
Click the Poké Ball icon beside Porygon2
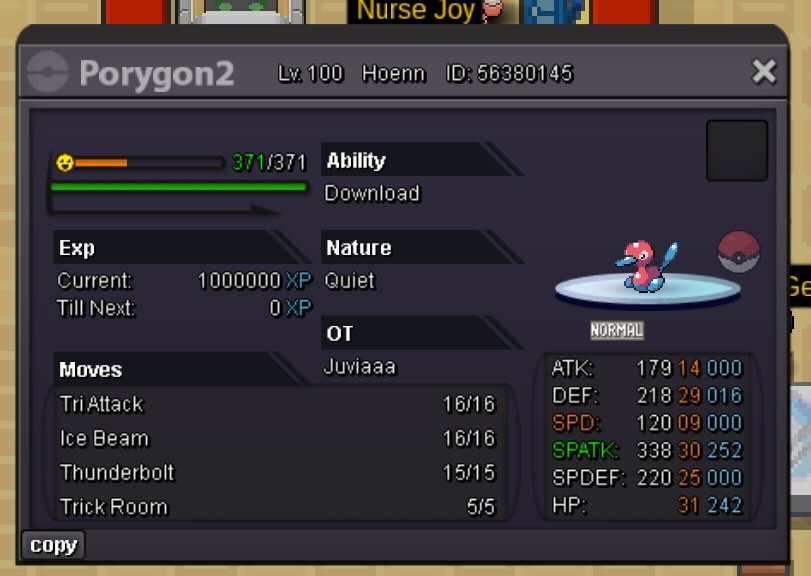coord(739,252)
